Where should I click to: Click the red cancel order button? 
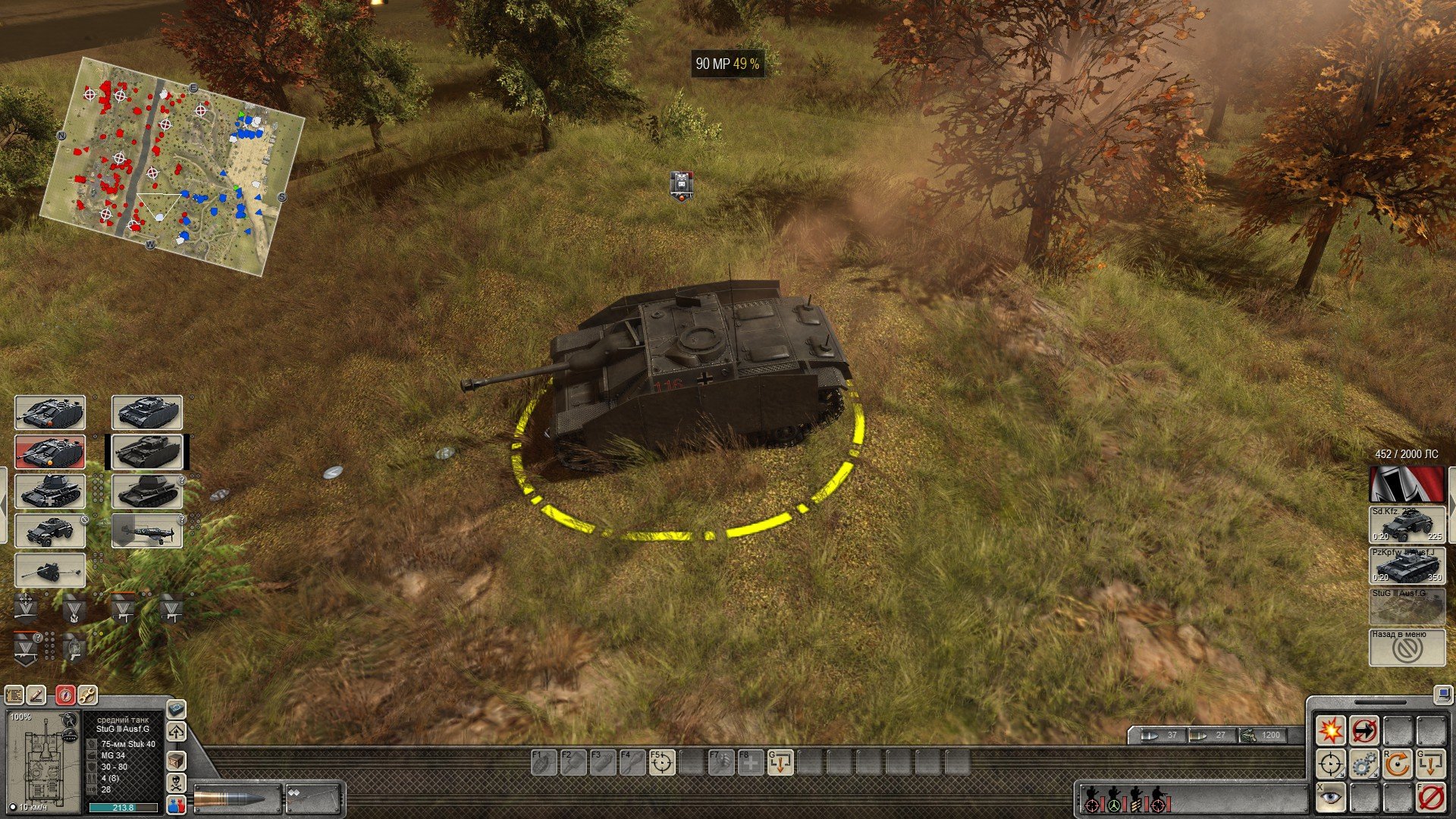(x=1430, y=798)
